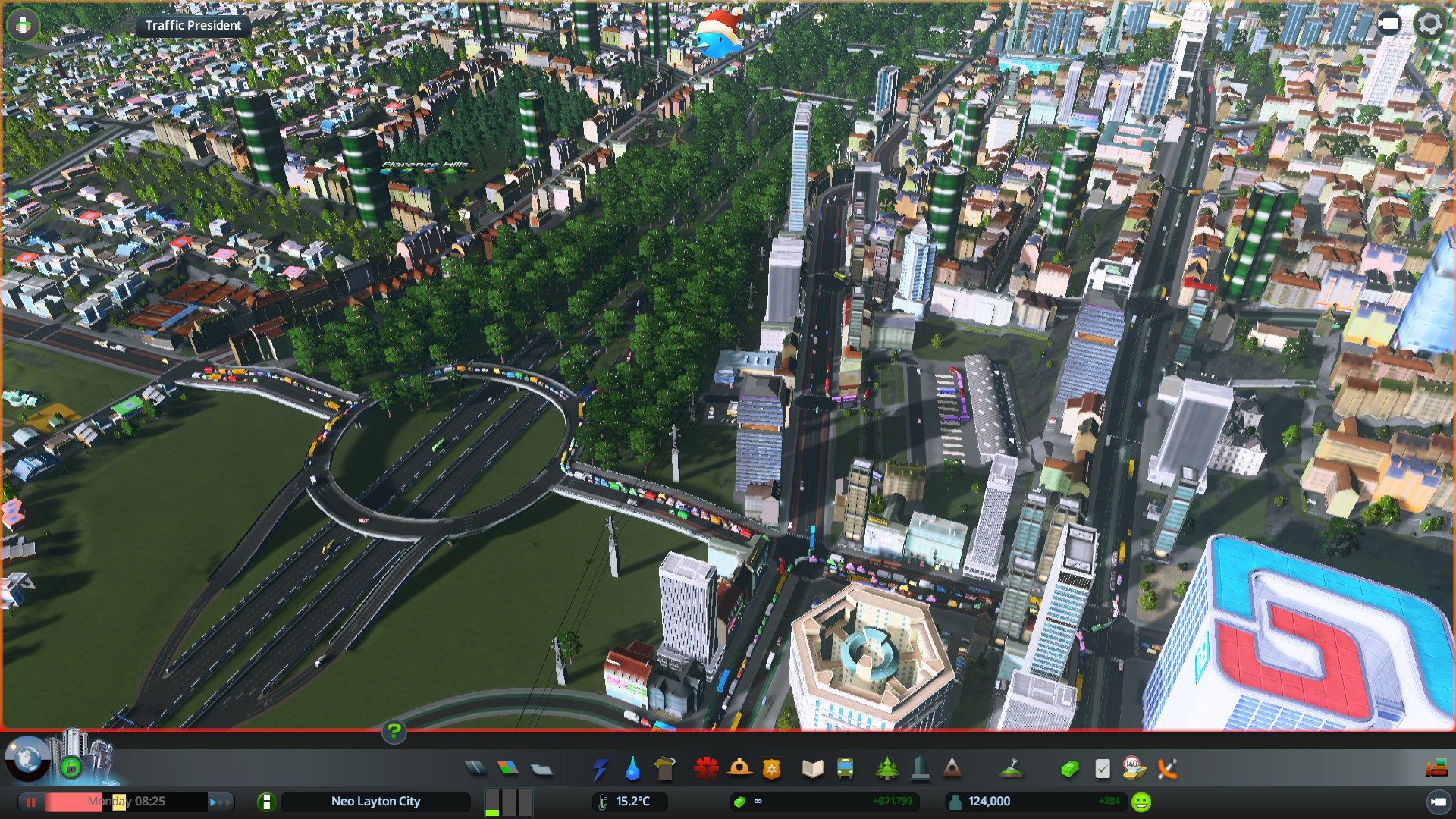
Task: Open the green question mark advisor
Action: [x=394, y=732]
